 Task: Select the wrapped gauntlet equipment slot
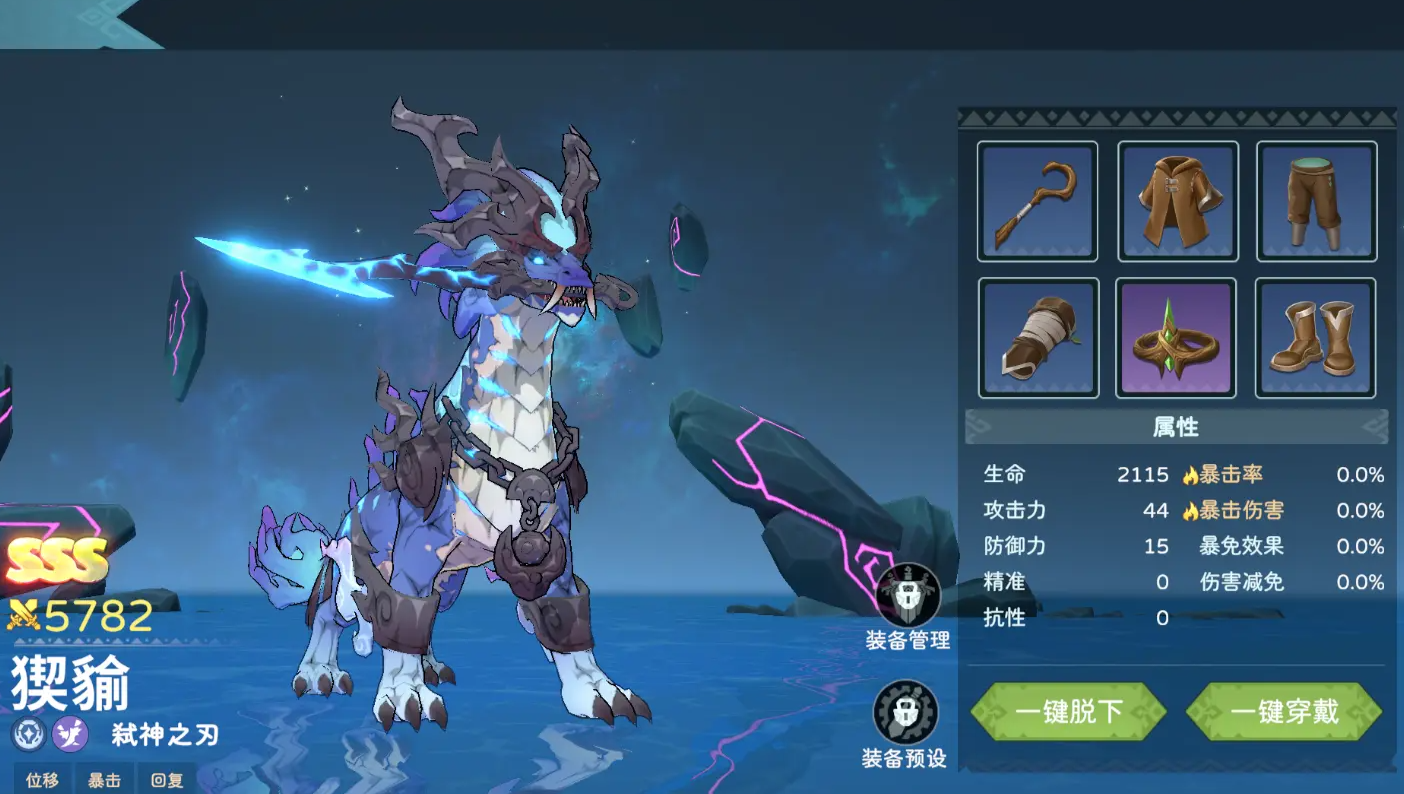1037,338
